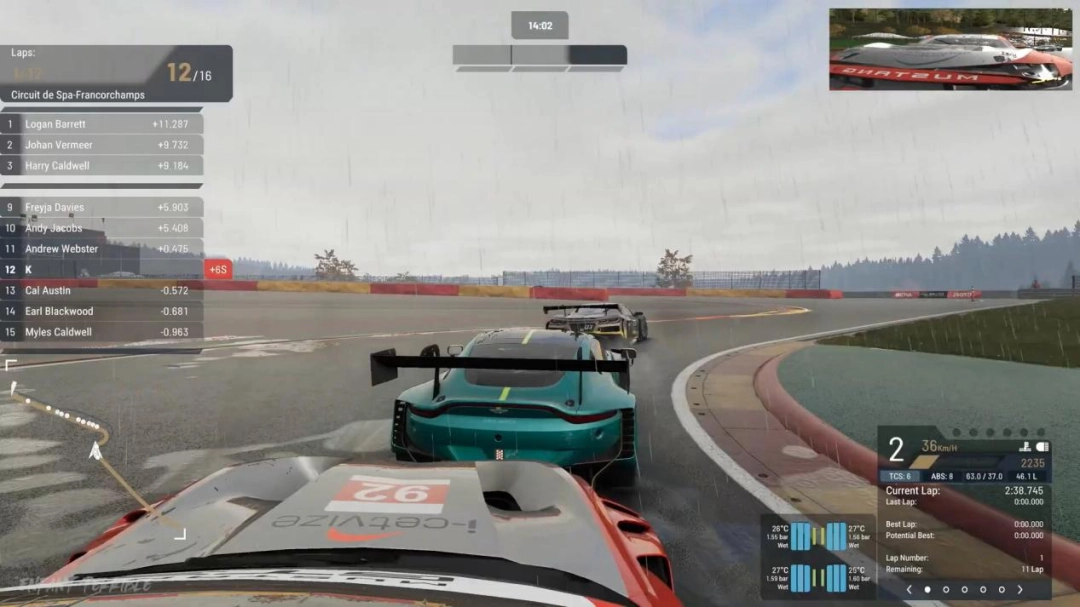Select Cal Austin in the standings
This screenshot has width=1080, height=607.
pos(101,290)
